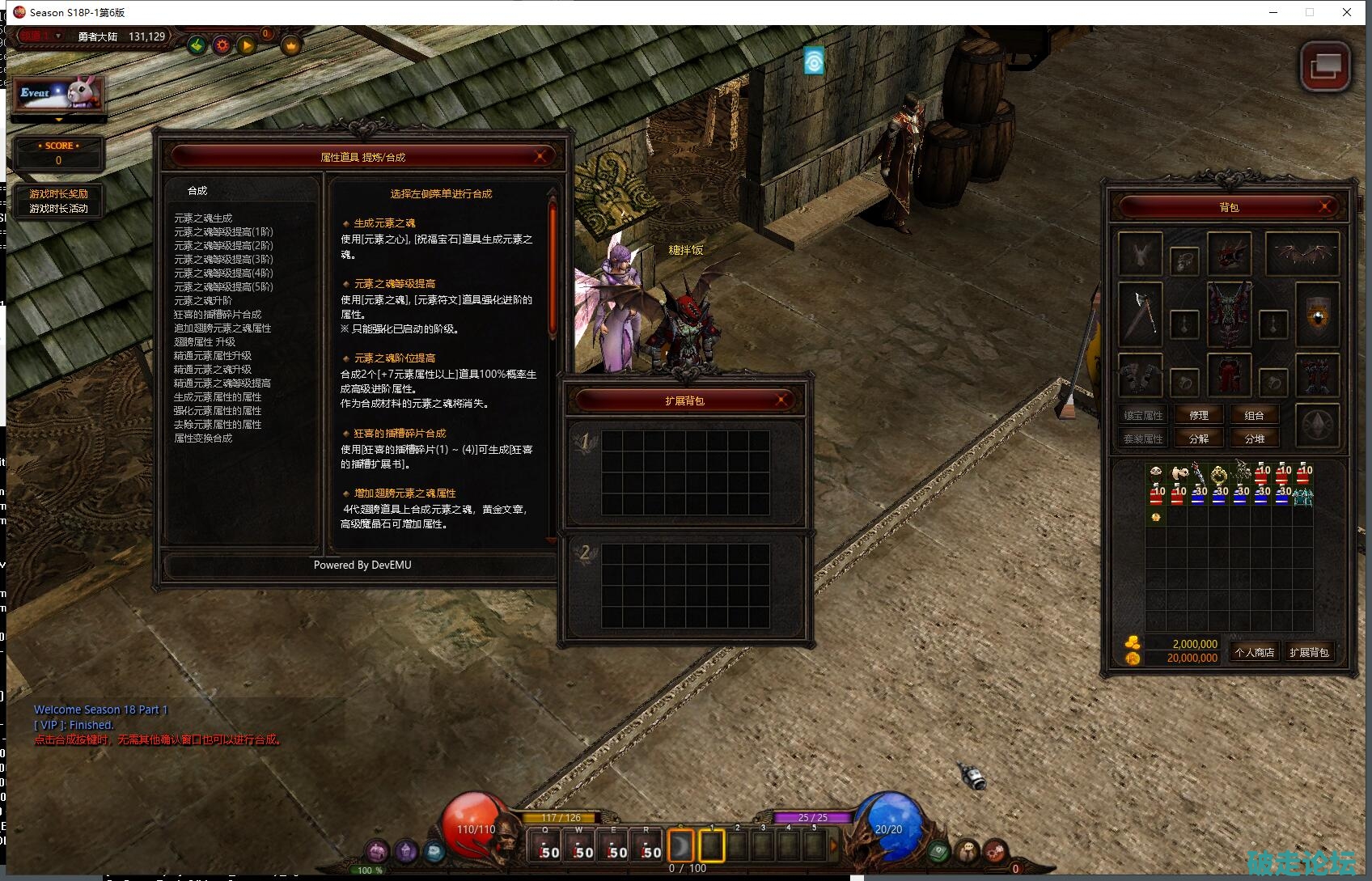1372x881 pixels.
Task: Open the 个人商店 personal shop
Action: pos(1254,652)
